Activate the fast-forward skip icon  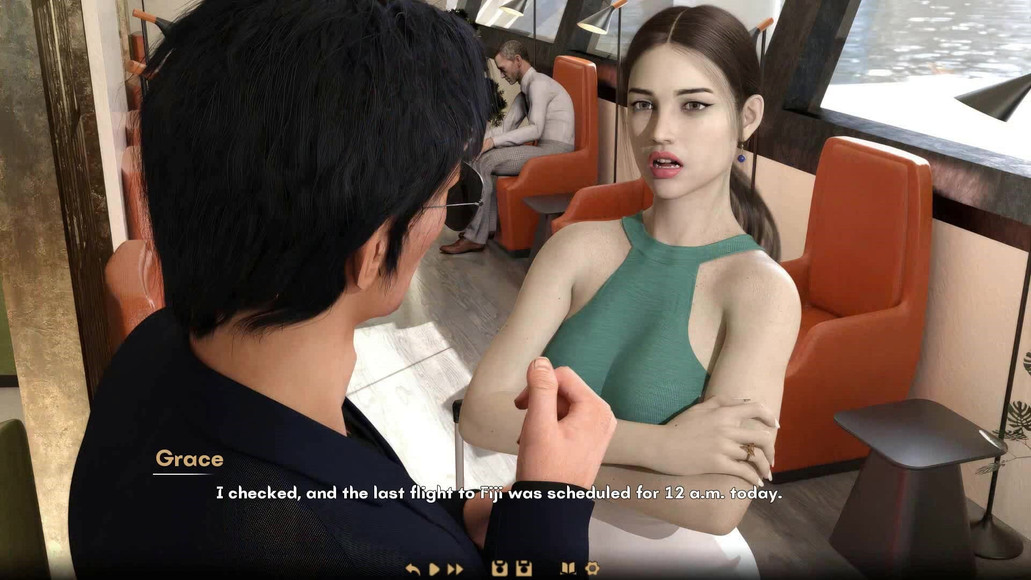click(x=455, y=569)
